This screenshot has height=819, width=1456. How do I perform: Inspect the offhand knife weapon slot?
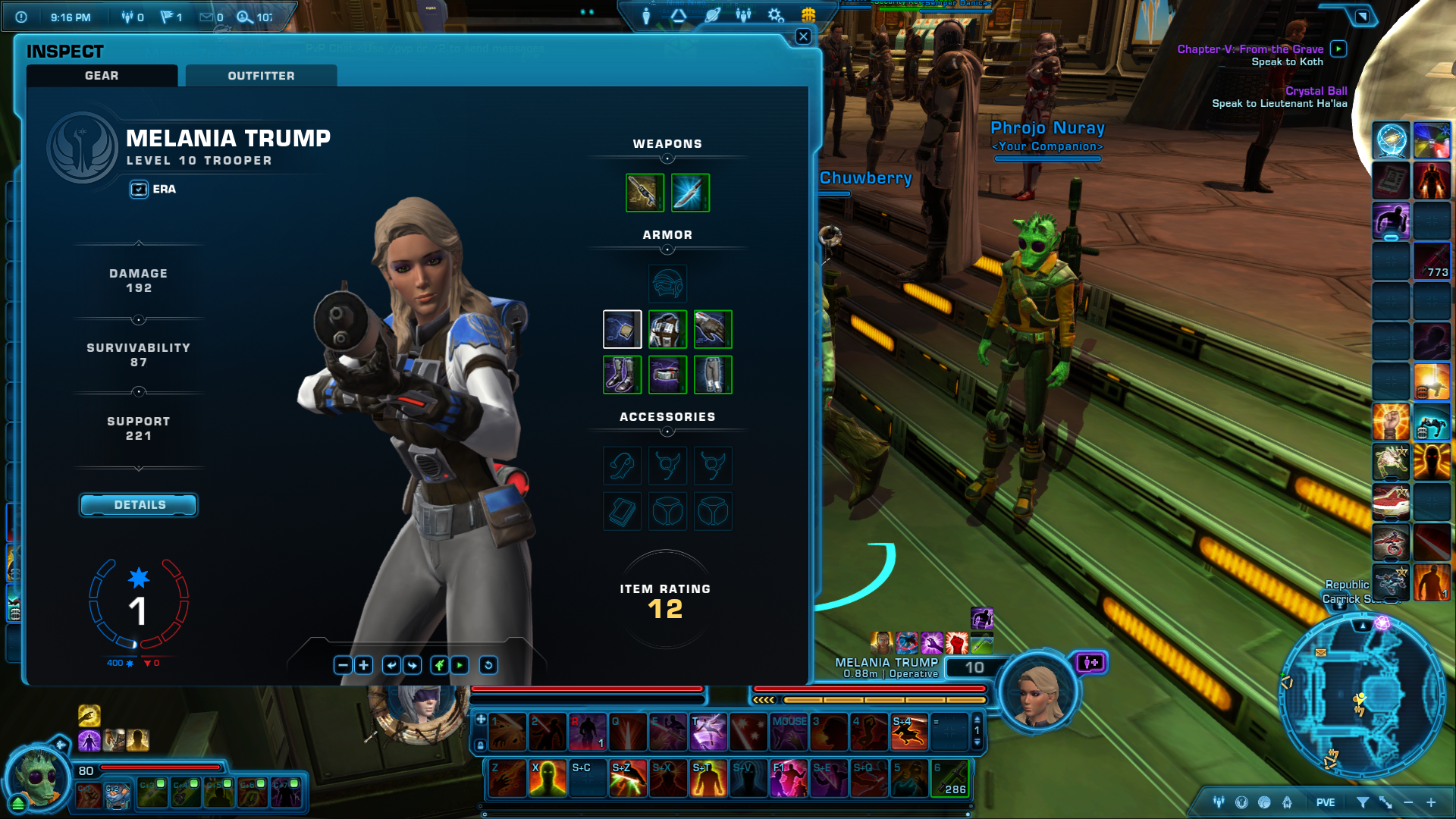tap(690, 193)
